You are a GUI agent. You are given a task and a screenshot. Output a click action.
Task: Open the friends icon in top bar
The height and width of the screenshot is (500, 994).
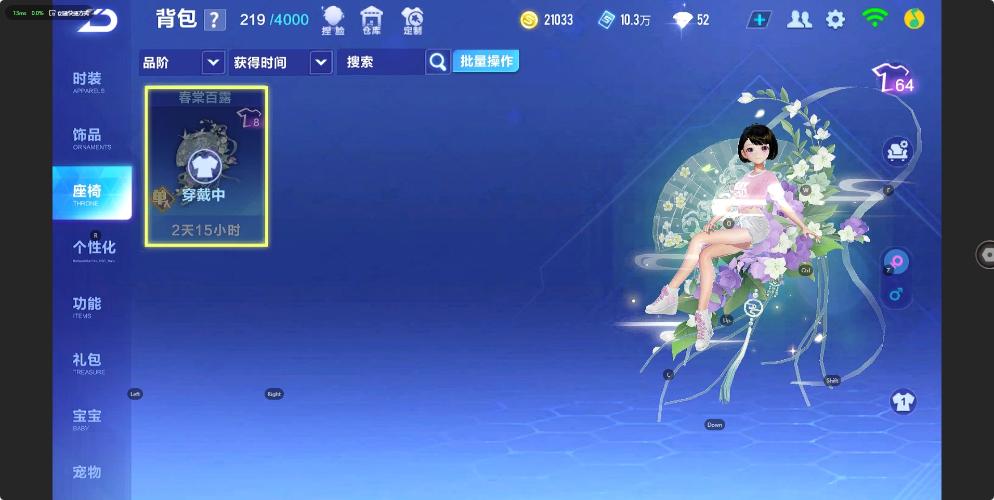click(x=799, y=19)
